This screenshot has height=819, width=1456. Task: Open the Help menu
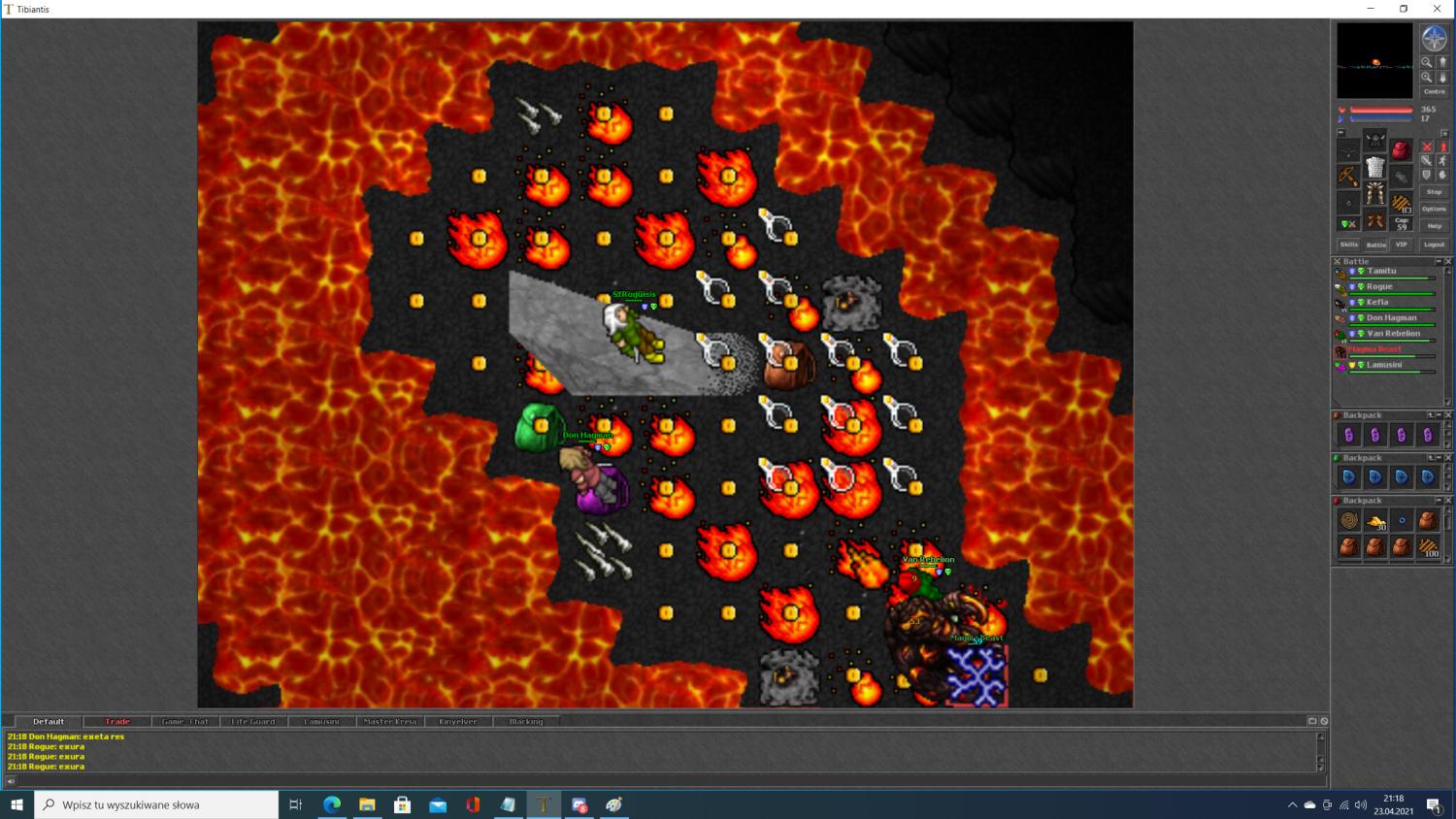click(1434, 226)
